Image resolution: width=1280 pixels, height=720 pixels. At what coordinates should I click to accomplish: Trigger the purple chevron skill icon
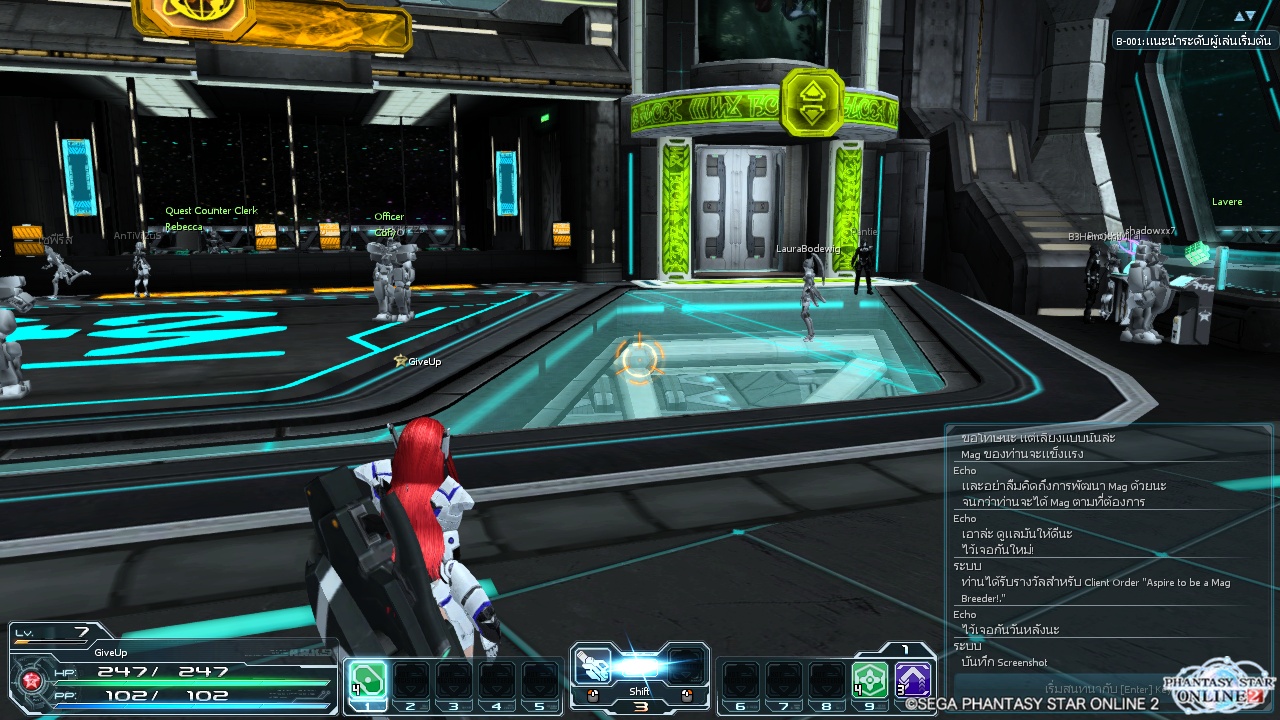912,680
